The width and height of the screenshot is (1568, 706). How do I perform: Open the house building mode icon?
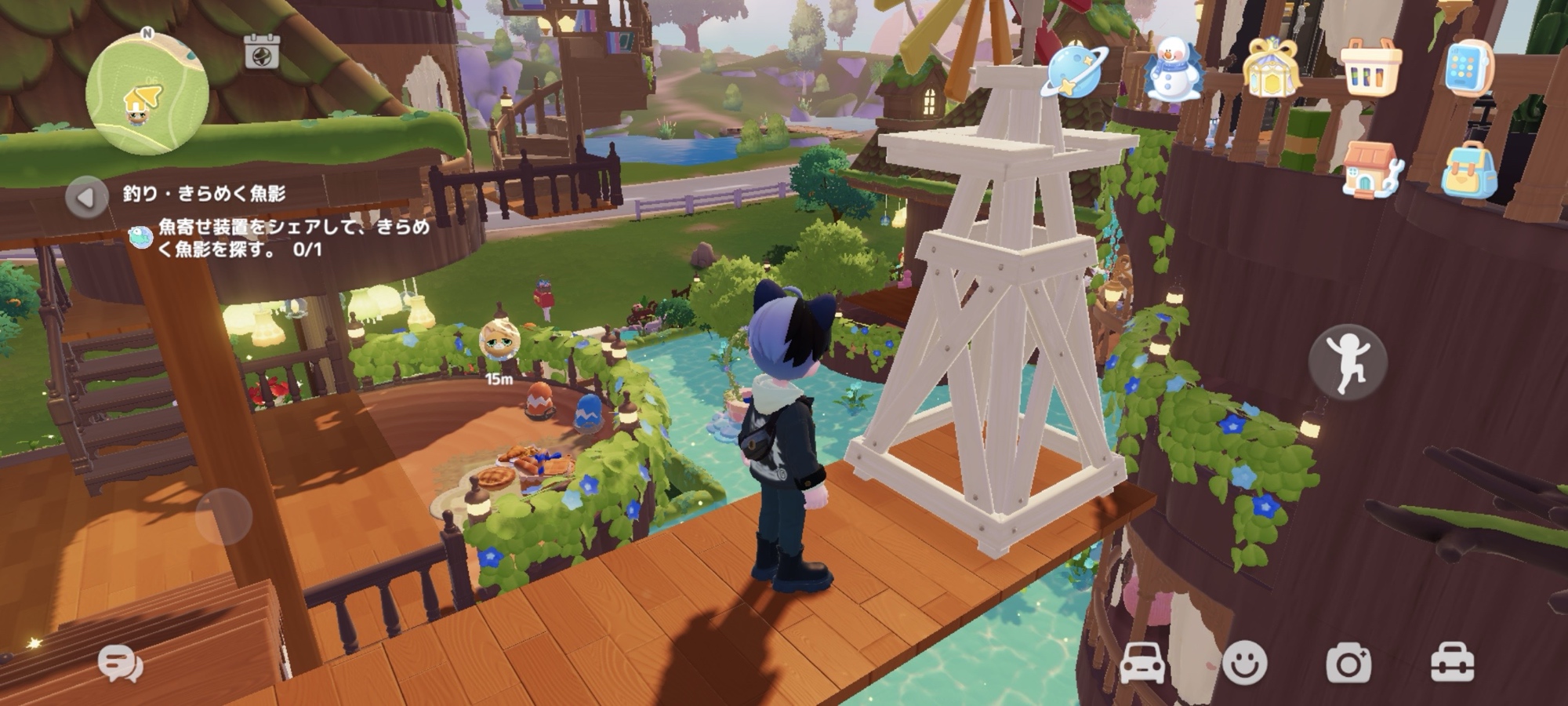click(x=1370, y=169)
